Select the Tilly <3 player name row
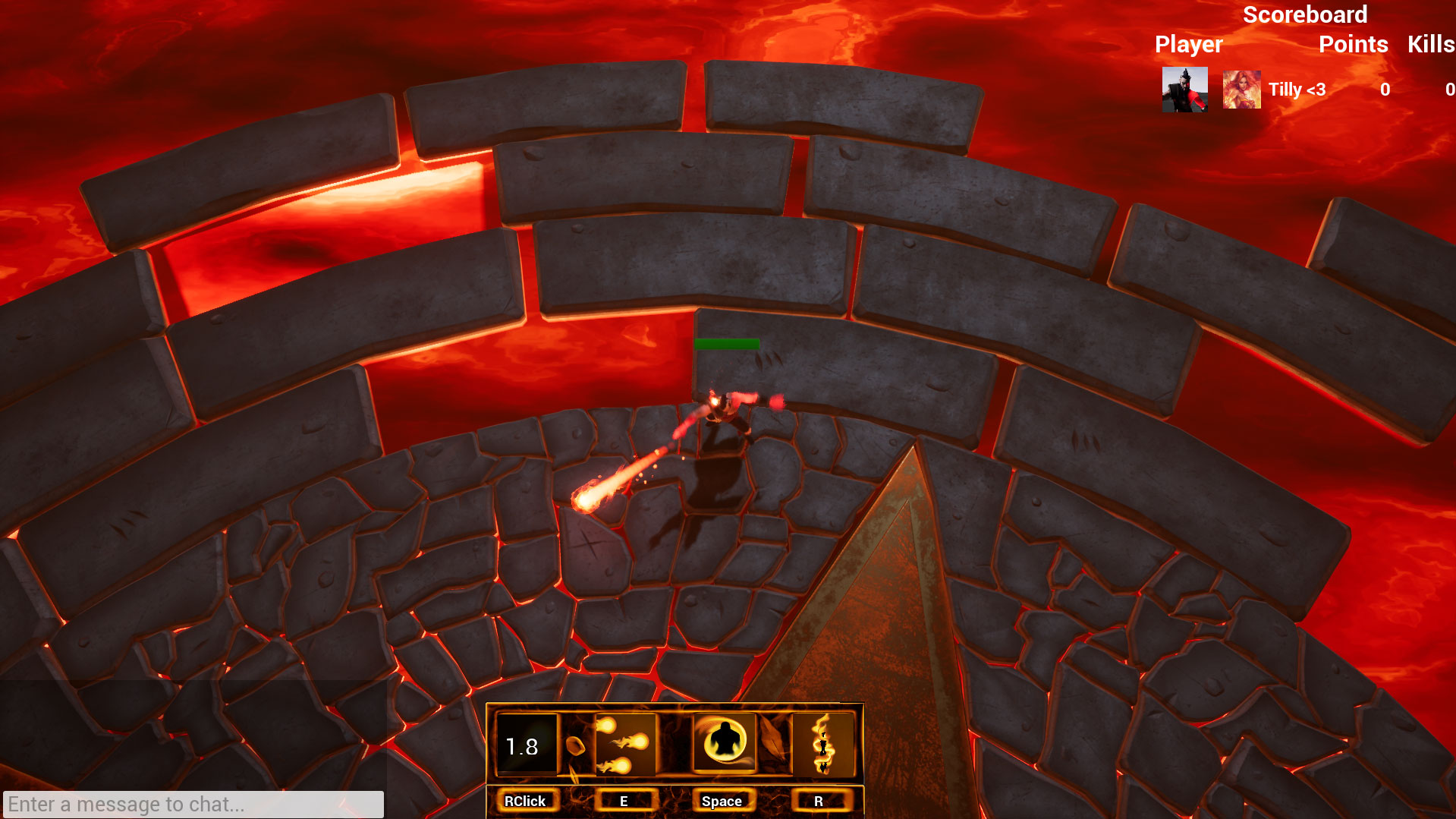 [x=1297, y=90]
